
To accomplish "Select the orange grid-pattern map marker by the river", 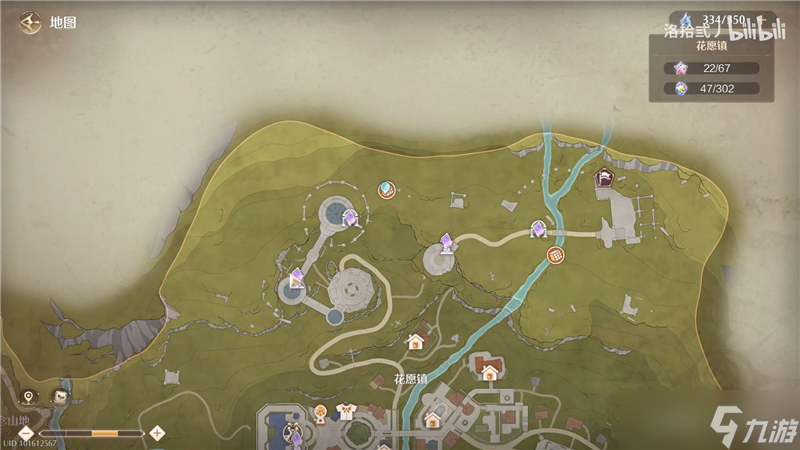I will click(x=557, y=257).
